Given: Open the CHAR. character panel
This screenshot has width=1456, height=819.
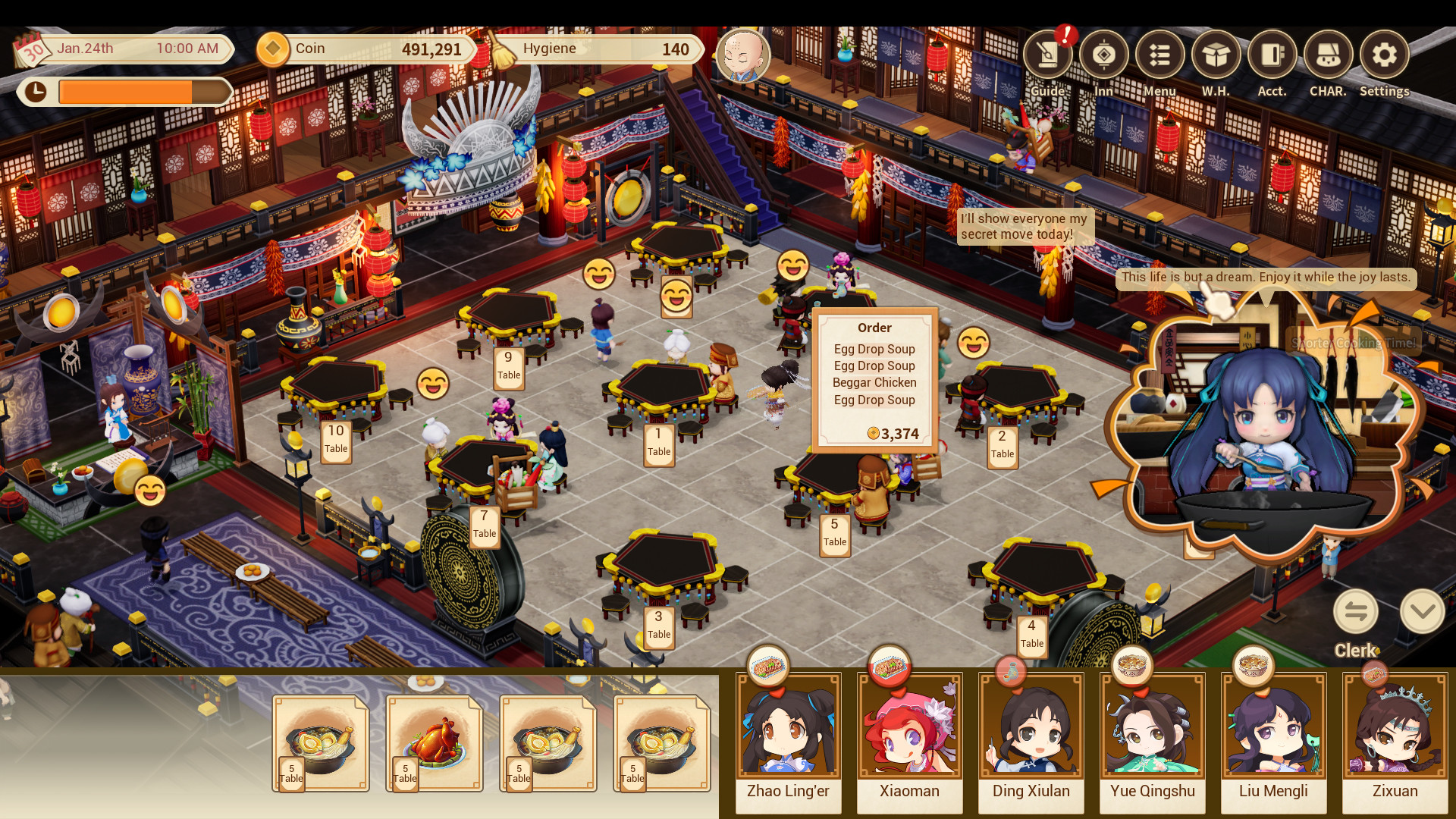Looking at the screenshot, I should [1329, 55].
